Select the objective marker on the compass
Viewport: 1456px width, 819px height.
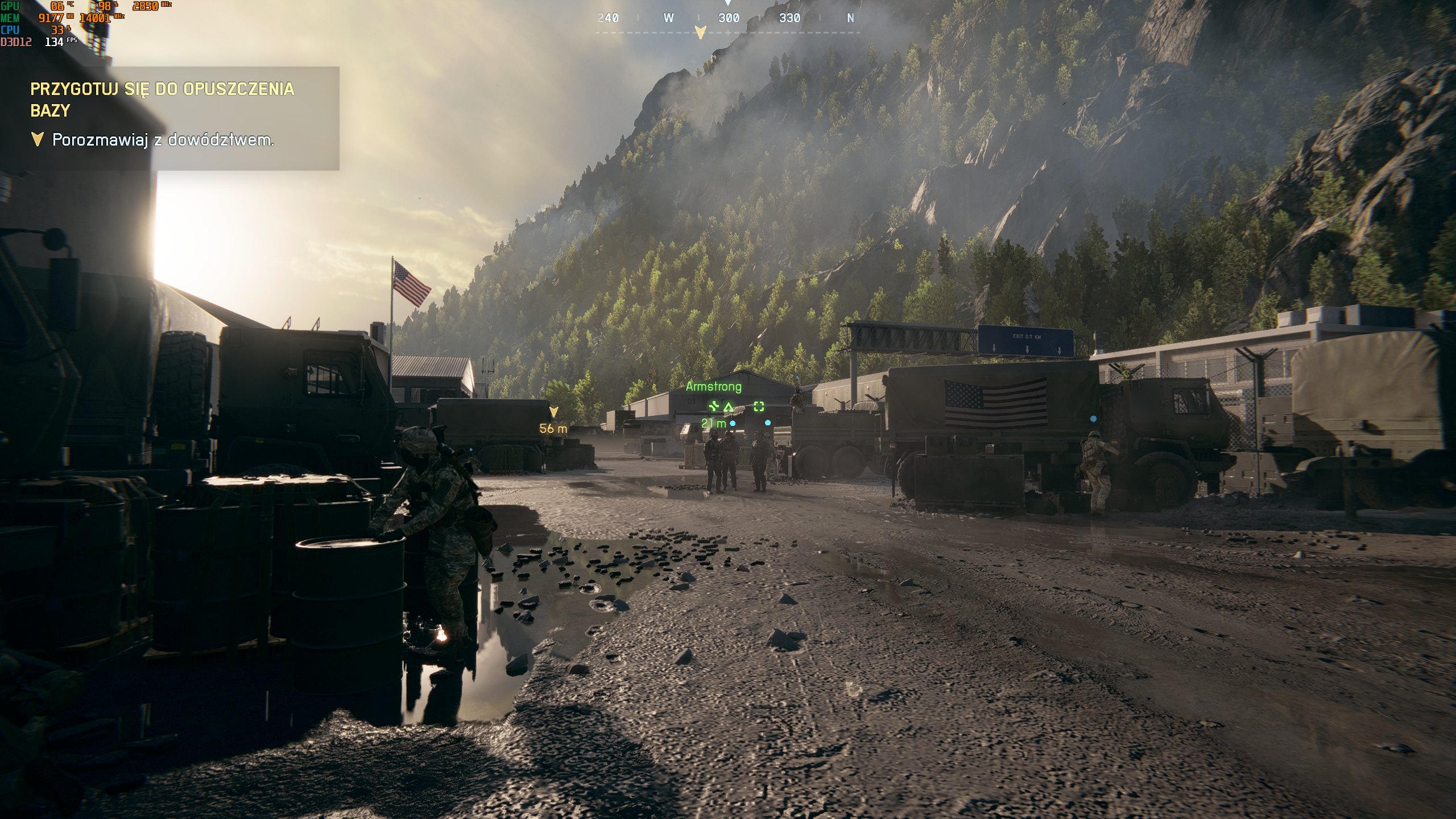[701, 32]
